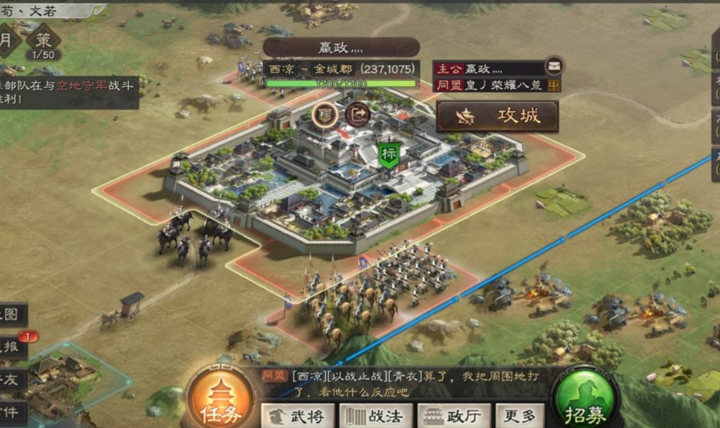Open mail envelope icon beside lord name
720x428 pixels.
click(x=554, y=68)
